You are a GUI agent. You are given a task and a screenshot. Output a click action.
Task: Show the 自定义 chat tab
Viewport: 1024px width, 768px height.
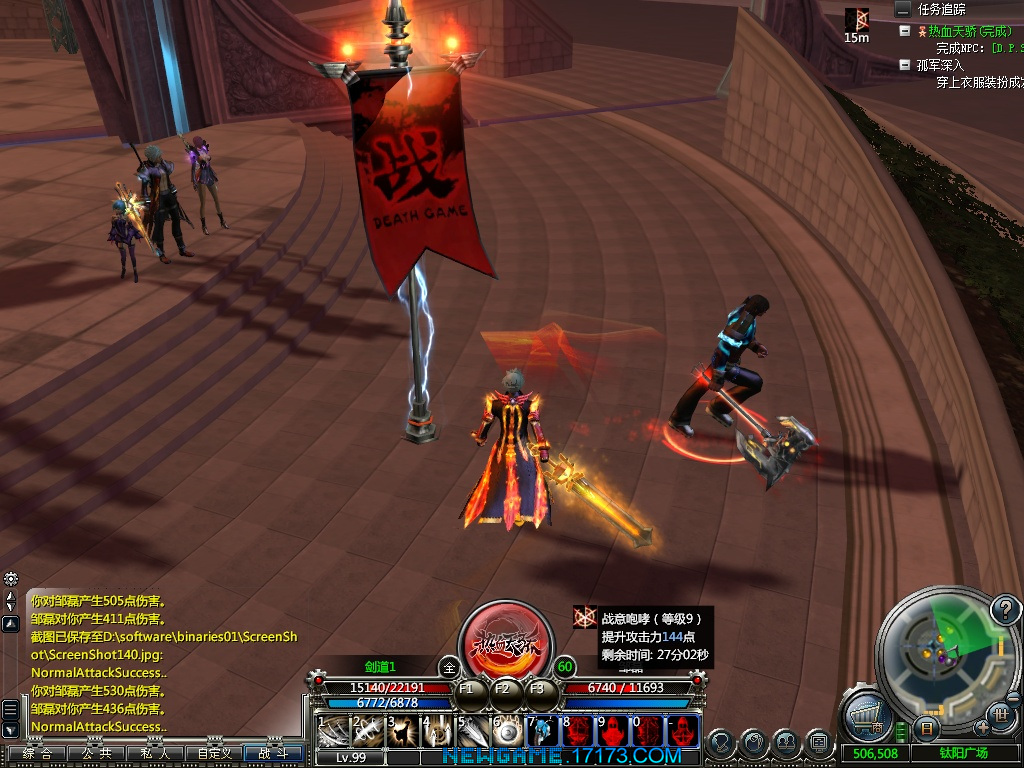(214, 753)
